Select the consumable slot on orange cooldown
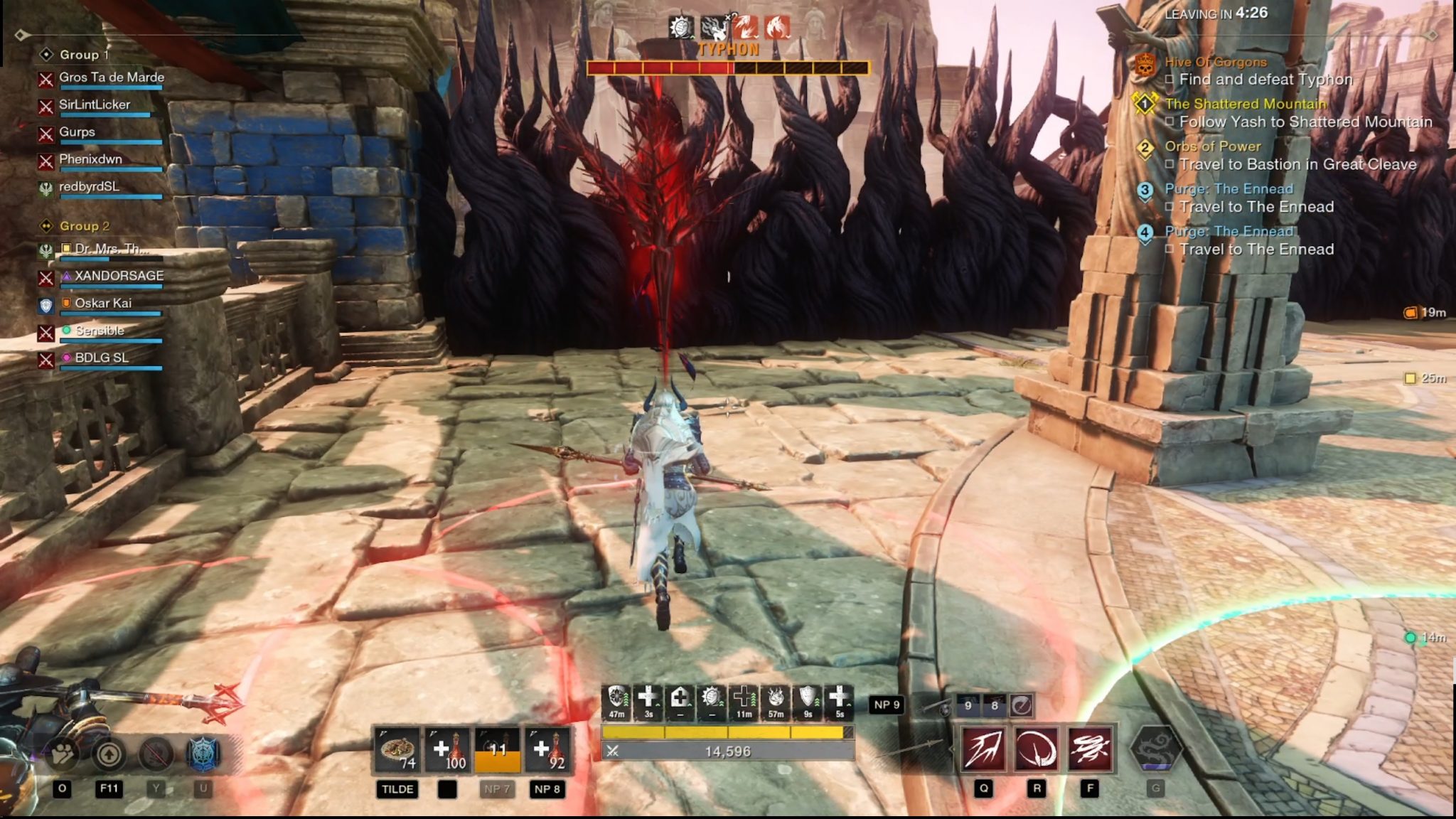 [497, 750]
